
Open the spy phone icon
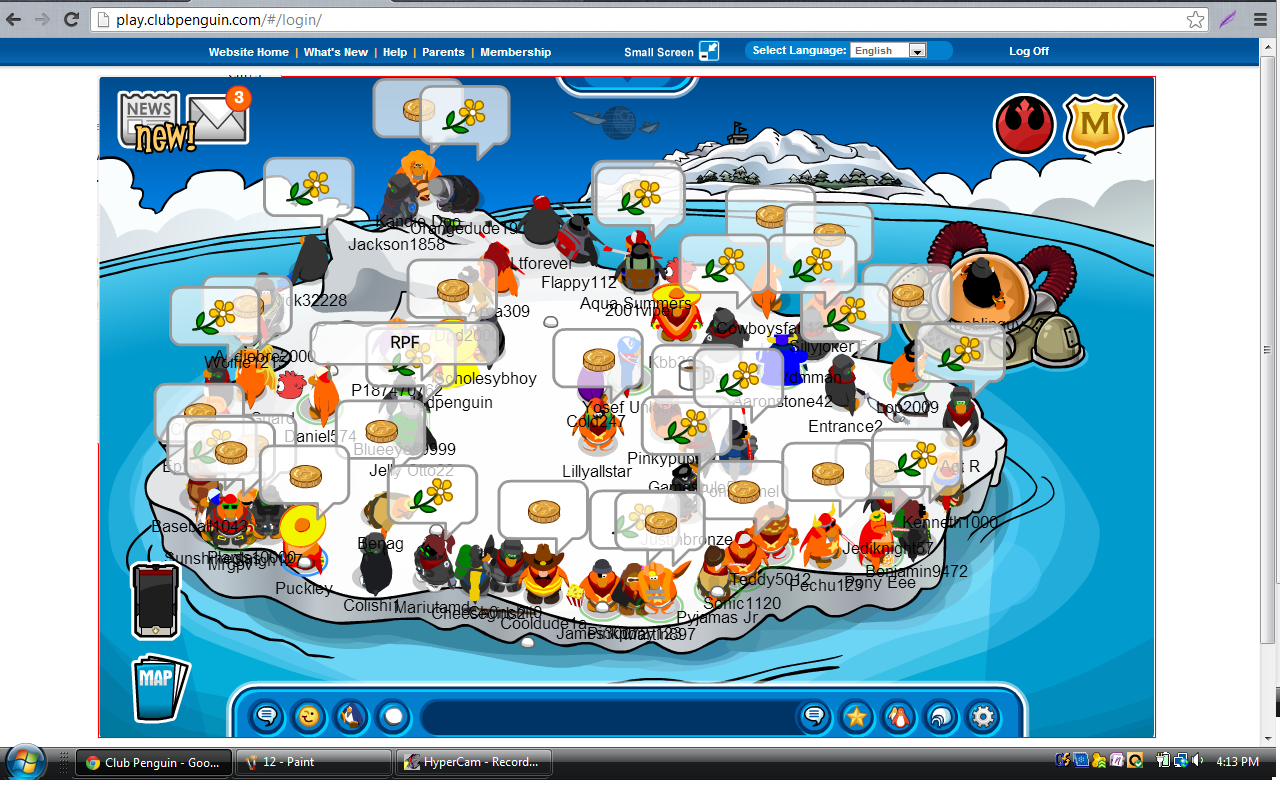[156, 600]
